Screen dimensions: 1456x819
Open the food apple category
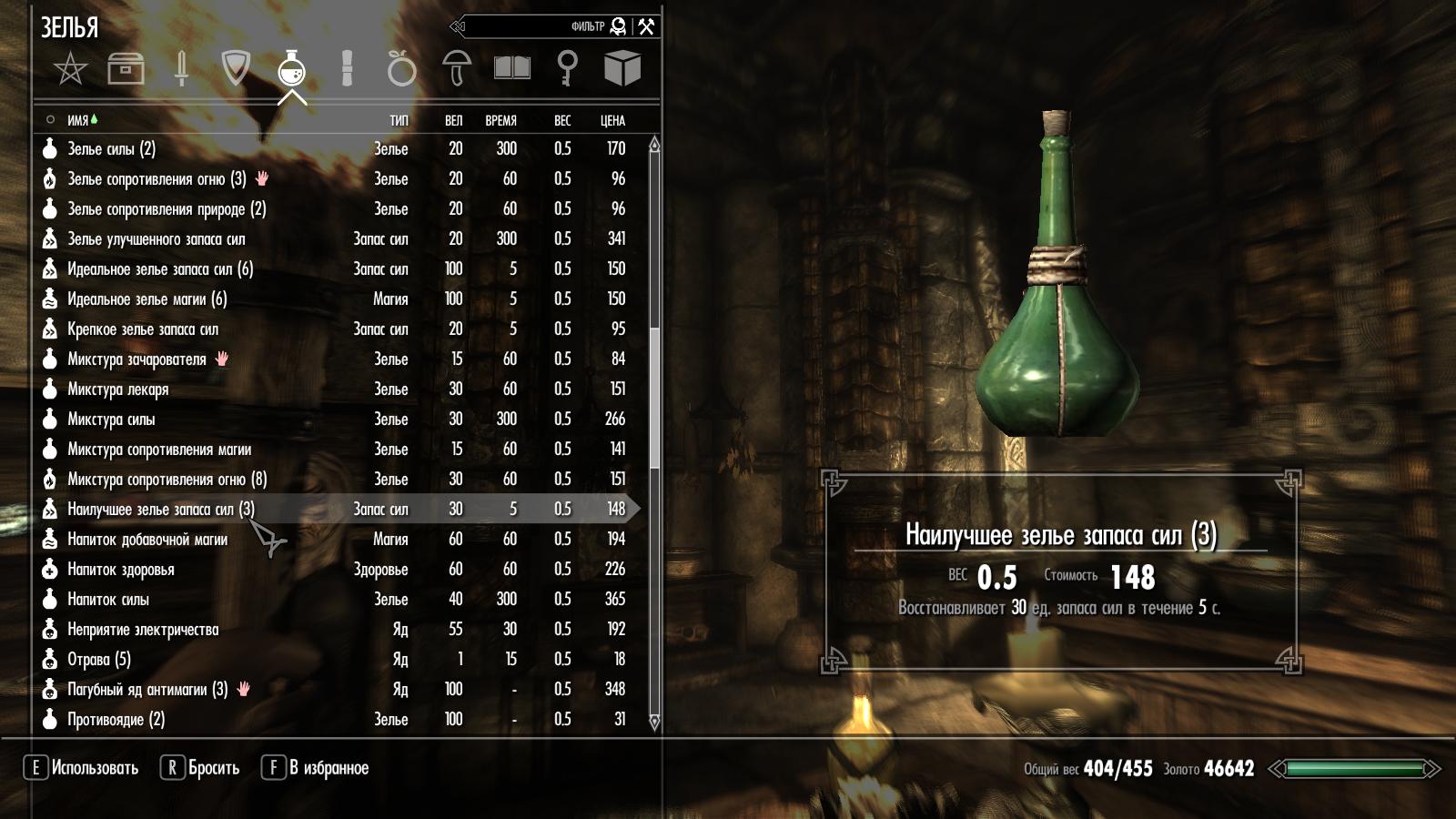(401, 68)
